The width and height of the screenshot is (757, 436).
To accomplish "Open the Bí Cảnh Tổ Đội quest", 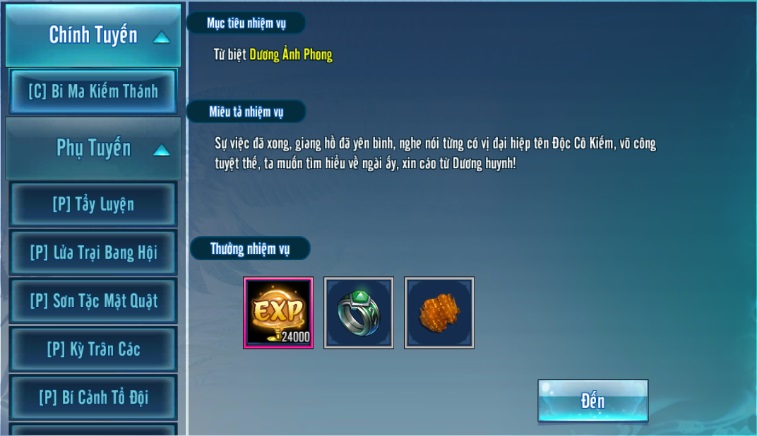I will point(93,397).
